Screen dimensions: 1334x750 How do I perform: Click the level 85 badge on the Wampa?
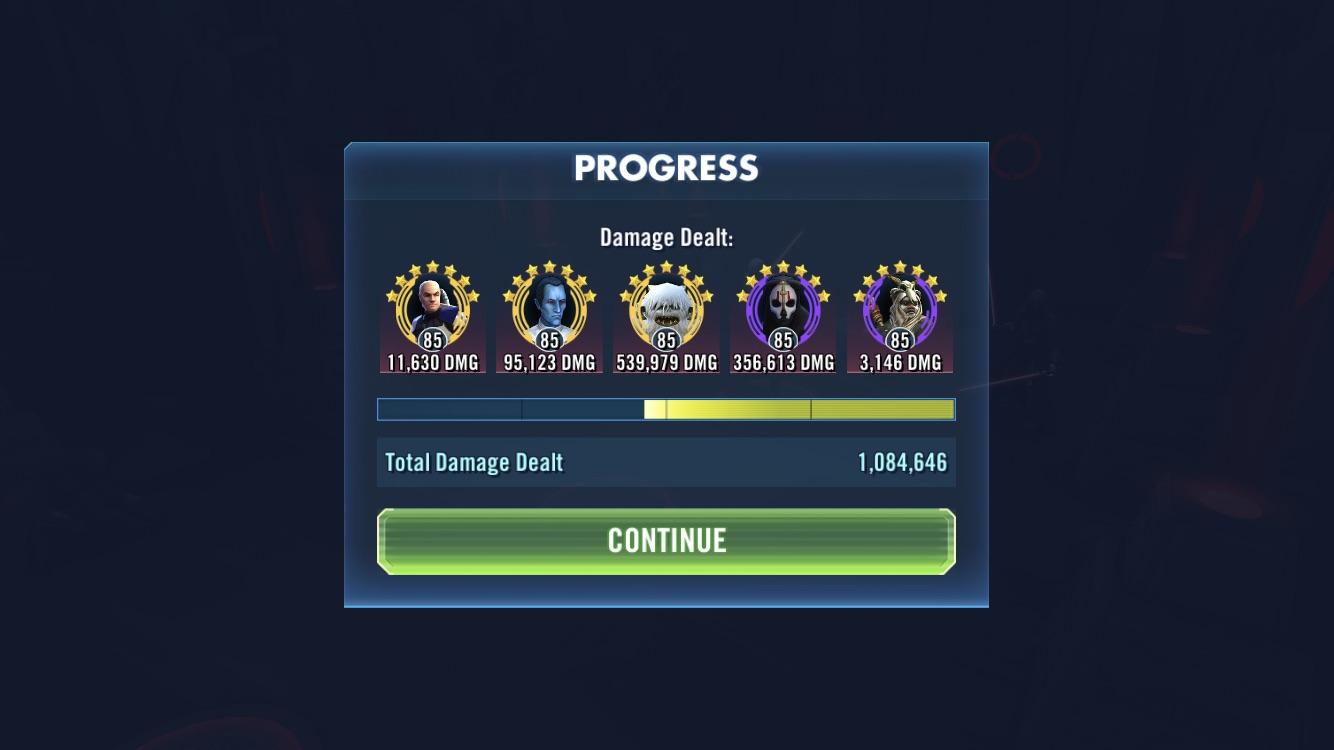[x=666, y=340]
